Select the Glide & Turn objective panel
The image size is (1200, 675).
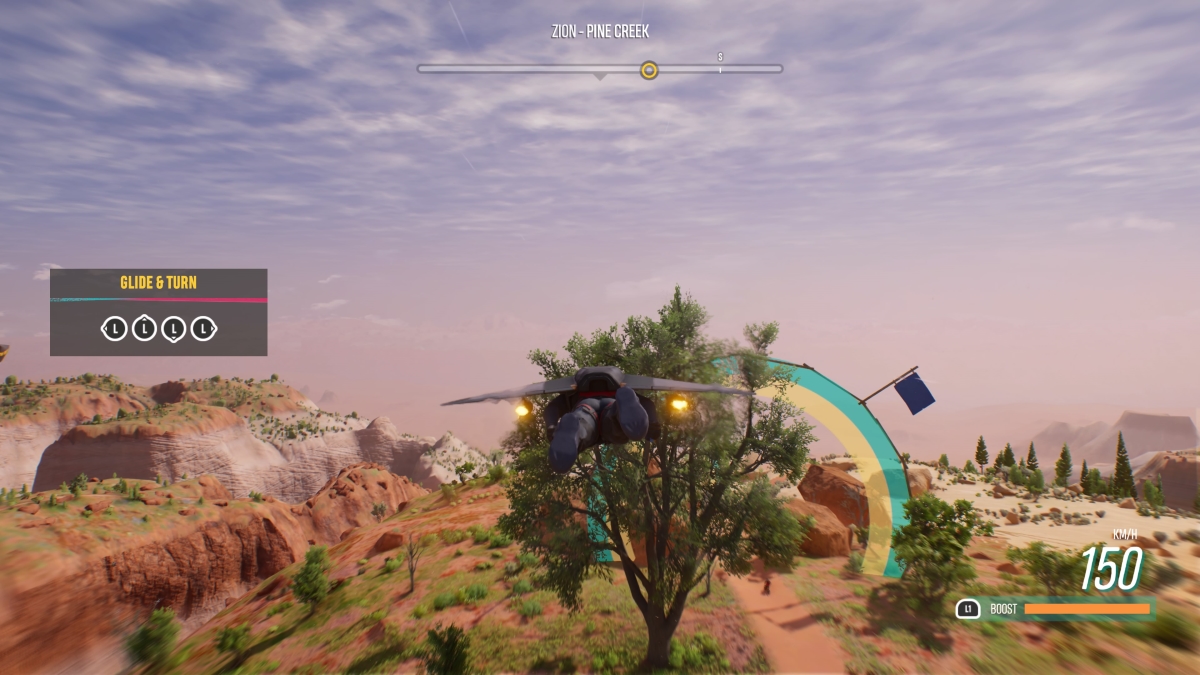(158, 312)
